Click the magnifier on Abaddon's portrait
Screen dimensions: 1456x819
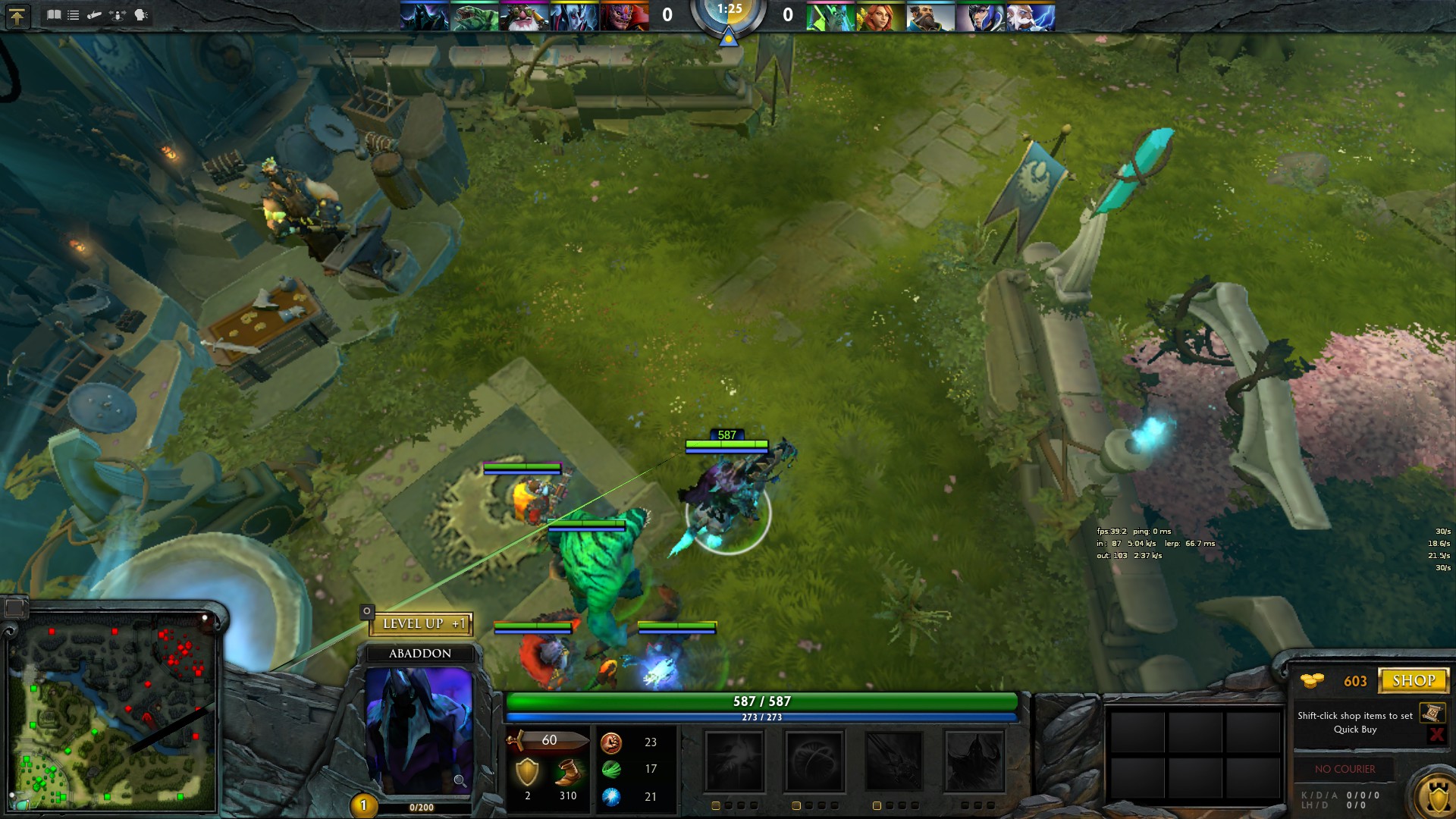tap(460, 780)
